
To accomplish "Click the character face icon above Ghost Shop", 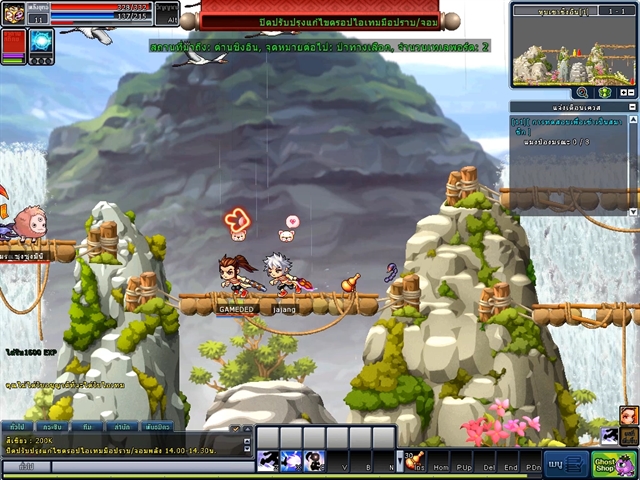I will tap(629, 413).
